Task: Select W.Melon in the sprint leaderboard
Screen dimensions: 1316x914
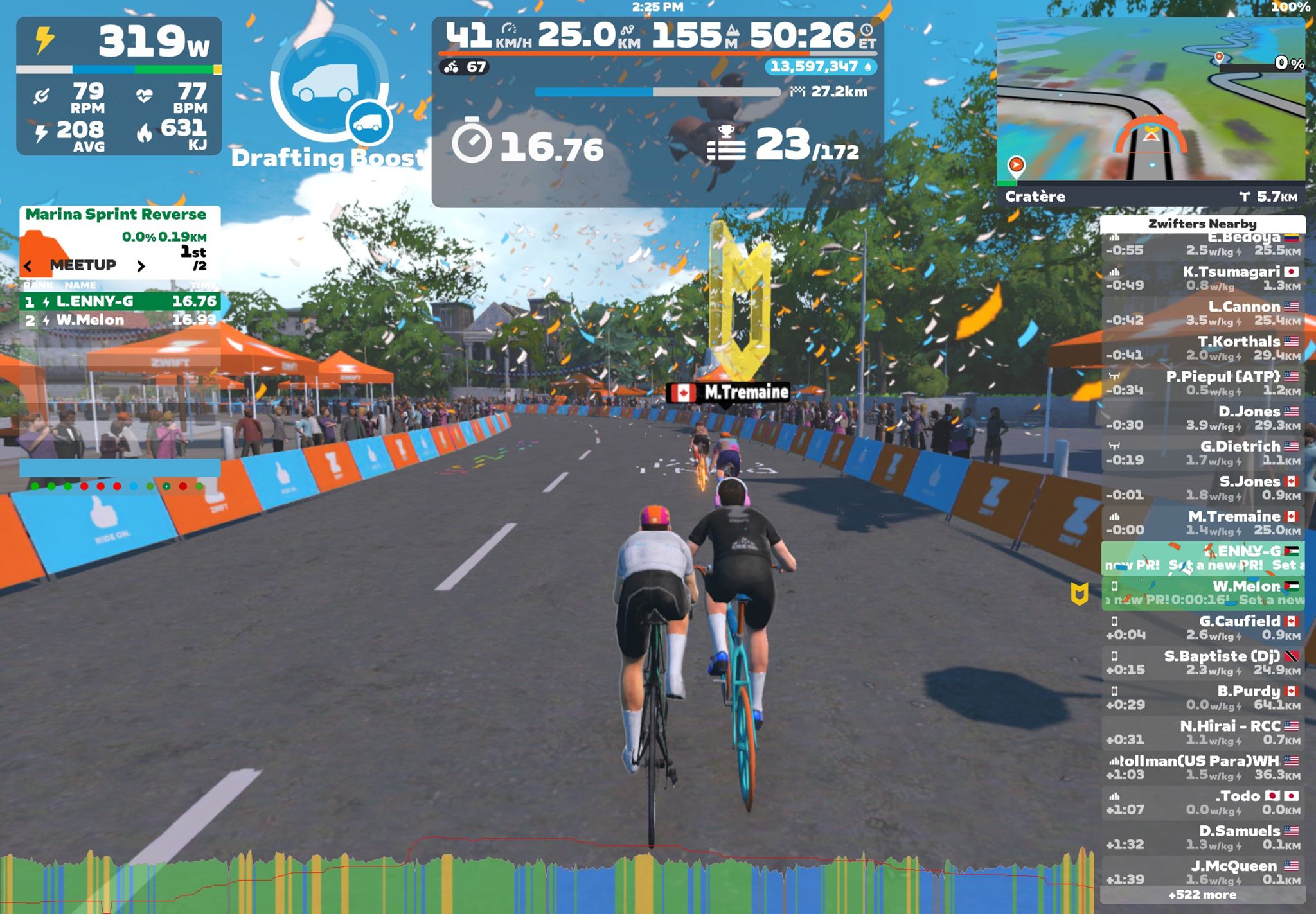Action: pyautogui.click(x=120, y=320)
